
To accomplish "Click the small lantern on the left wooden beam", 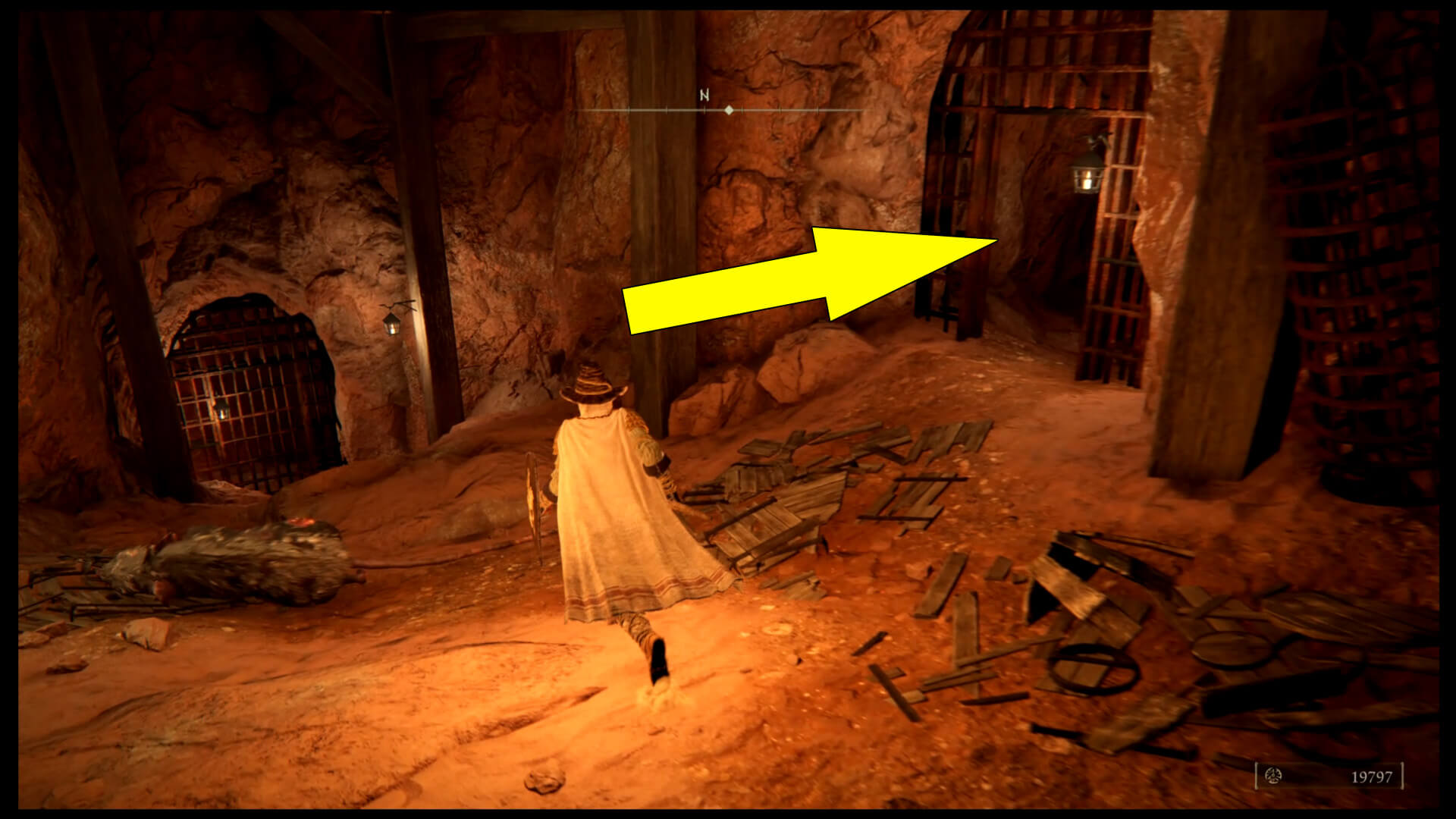I will pyautogui.click(x=394, y=325).
